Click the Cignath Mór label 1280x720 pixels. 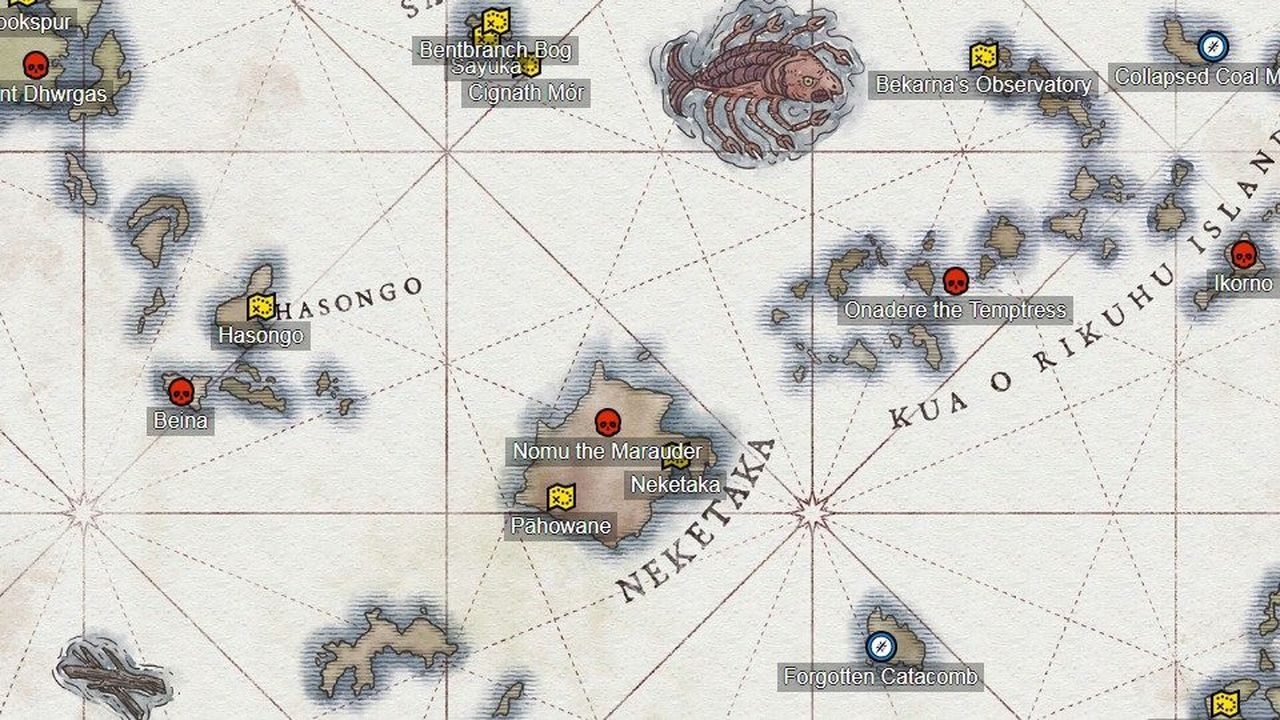[x=526, y=91]
